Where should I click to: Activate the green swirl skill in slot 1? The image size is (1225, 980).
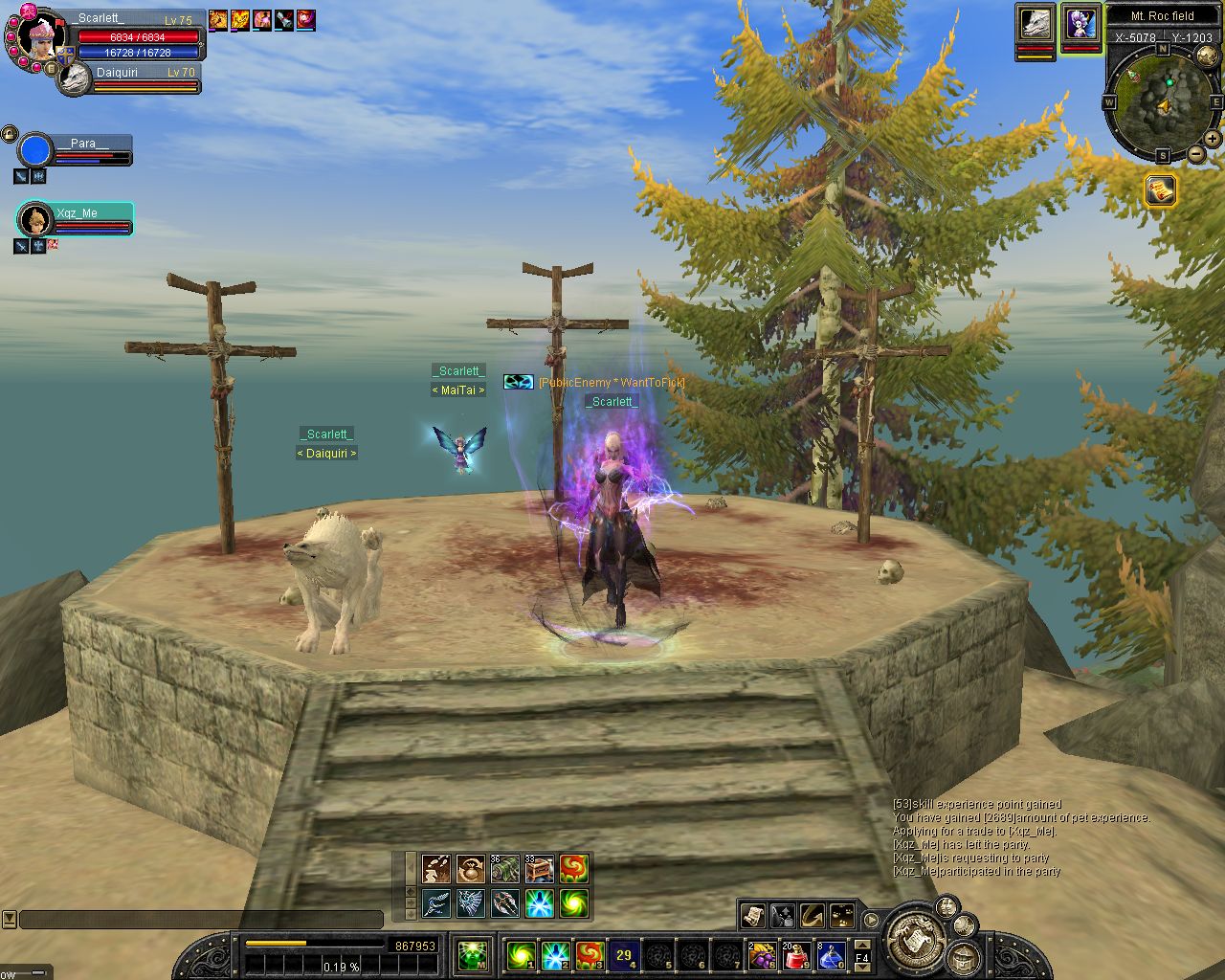coord(522,954)
